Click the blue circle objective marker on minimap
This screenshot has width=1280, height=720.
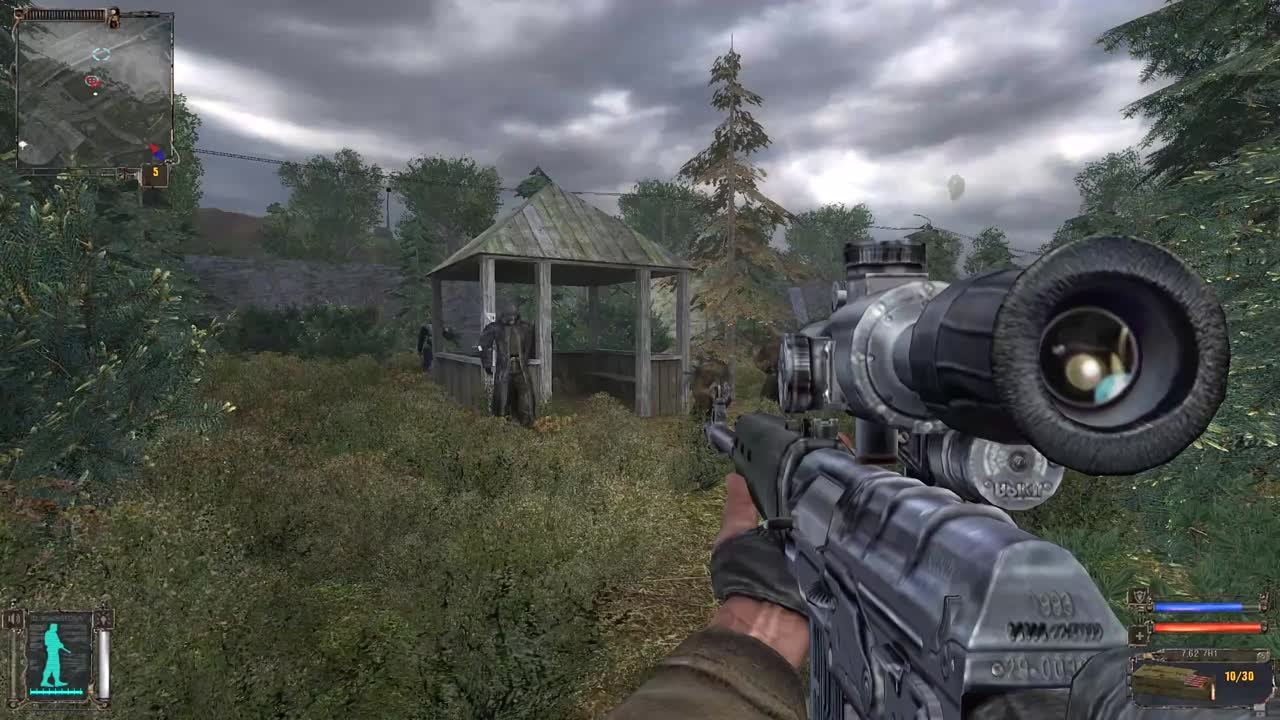(101, 53)
